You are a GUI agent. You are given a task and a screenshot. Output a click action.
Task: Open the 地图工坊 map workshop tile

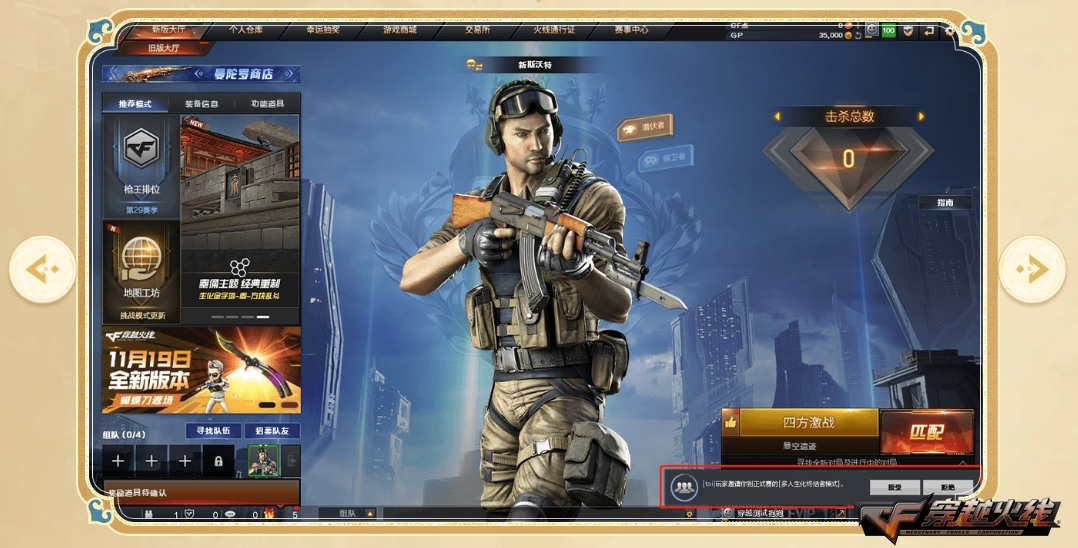[141, 270]
